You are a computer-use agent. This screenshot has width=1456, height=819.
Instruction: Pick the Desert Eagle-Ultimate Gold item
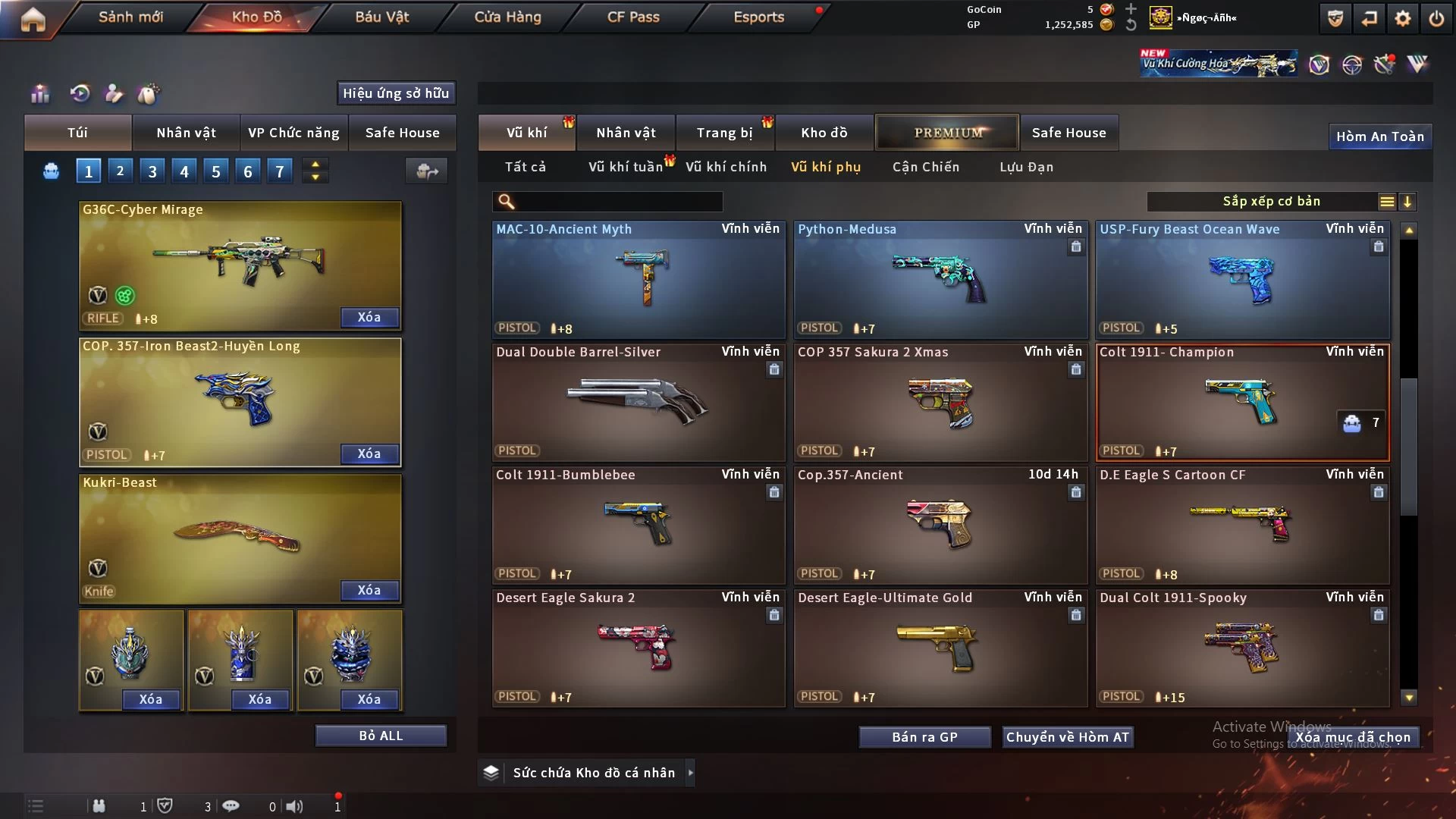(939, 648)
